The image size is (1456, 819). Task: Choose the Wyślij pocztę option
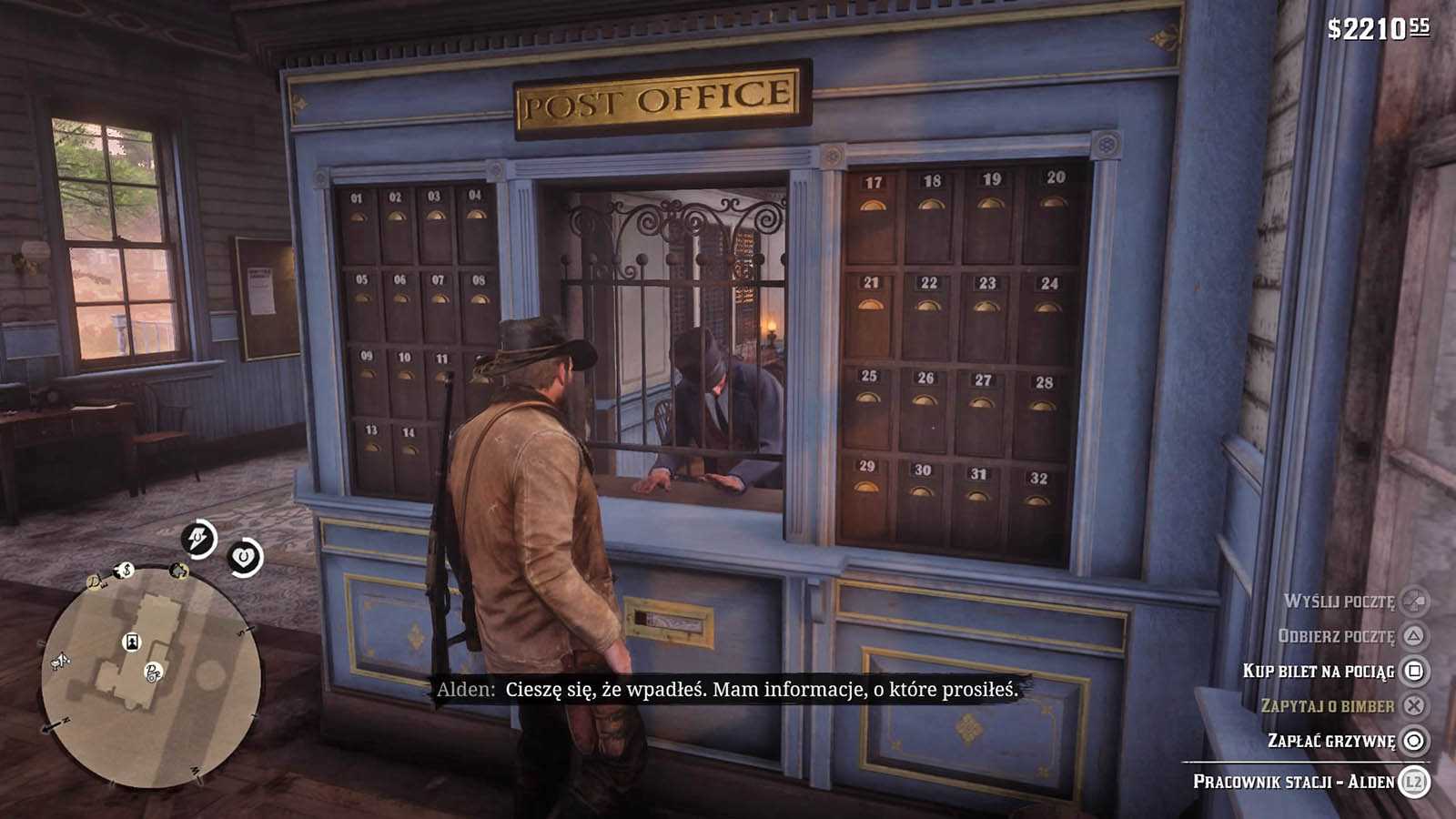[x=1340, y=602]
